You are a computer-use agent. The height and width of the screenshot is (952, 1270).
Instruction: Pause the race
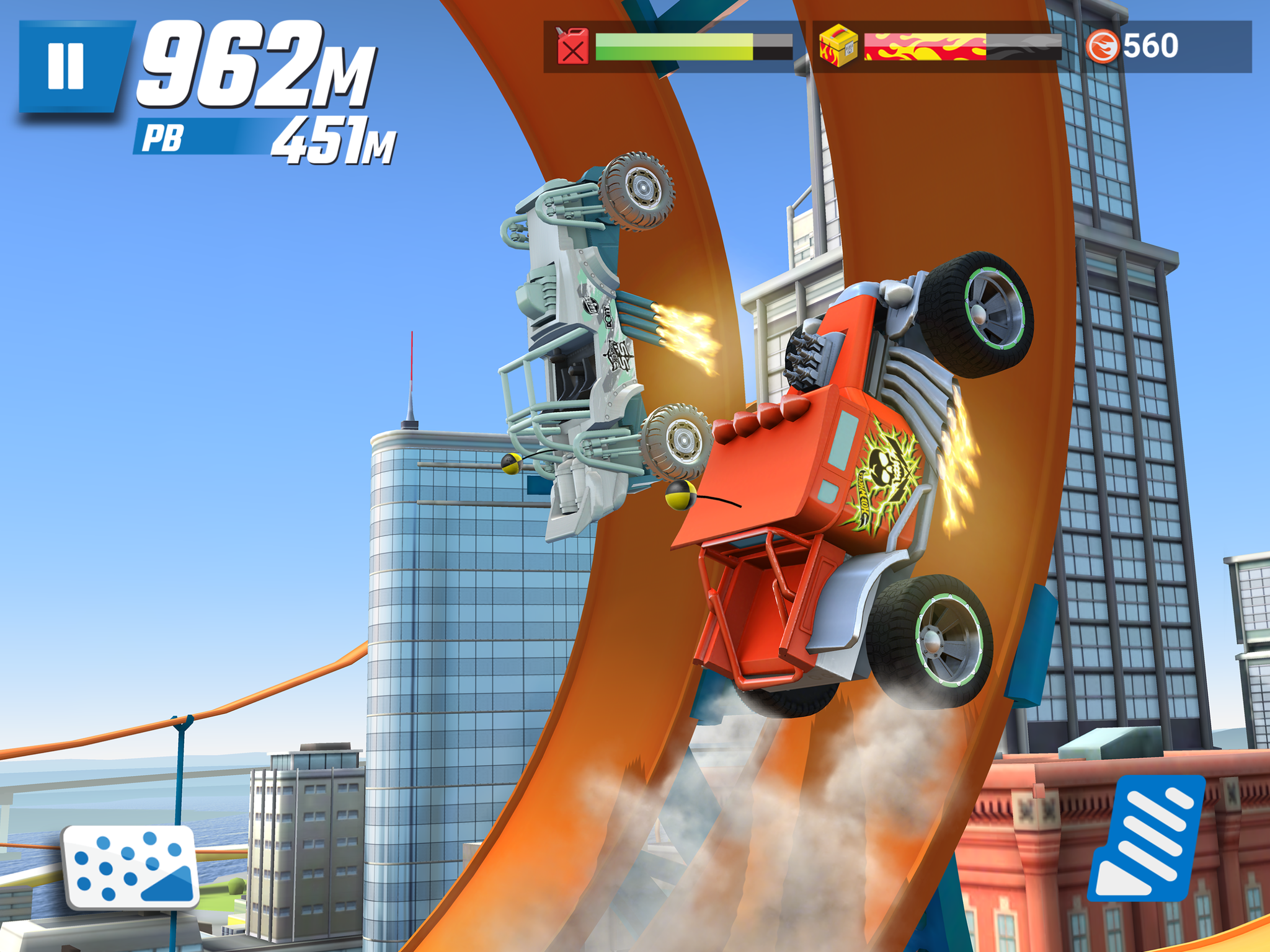pyautogui.click(x=67, y=66)
